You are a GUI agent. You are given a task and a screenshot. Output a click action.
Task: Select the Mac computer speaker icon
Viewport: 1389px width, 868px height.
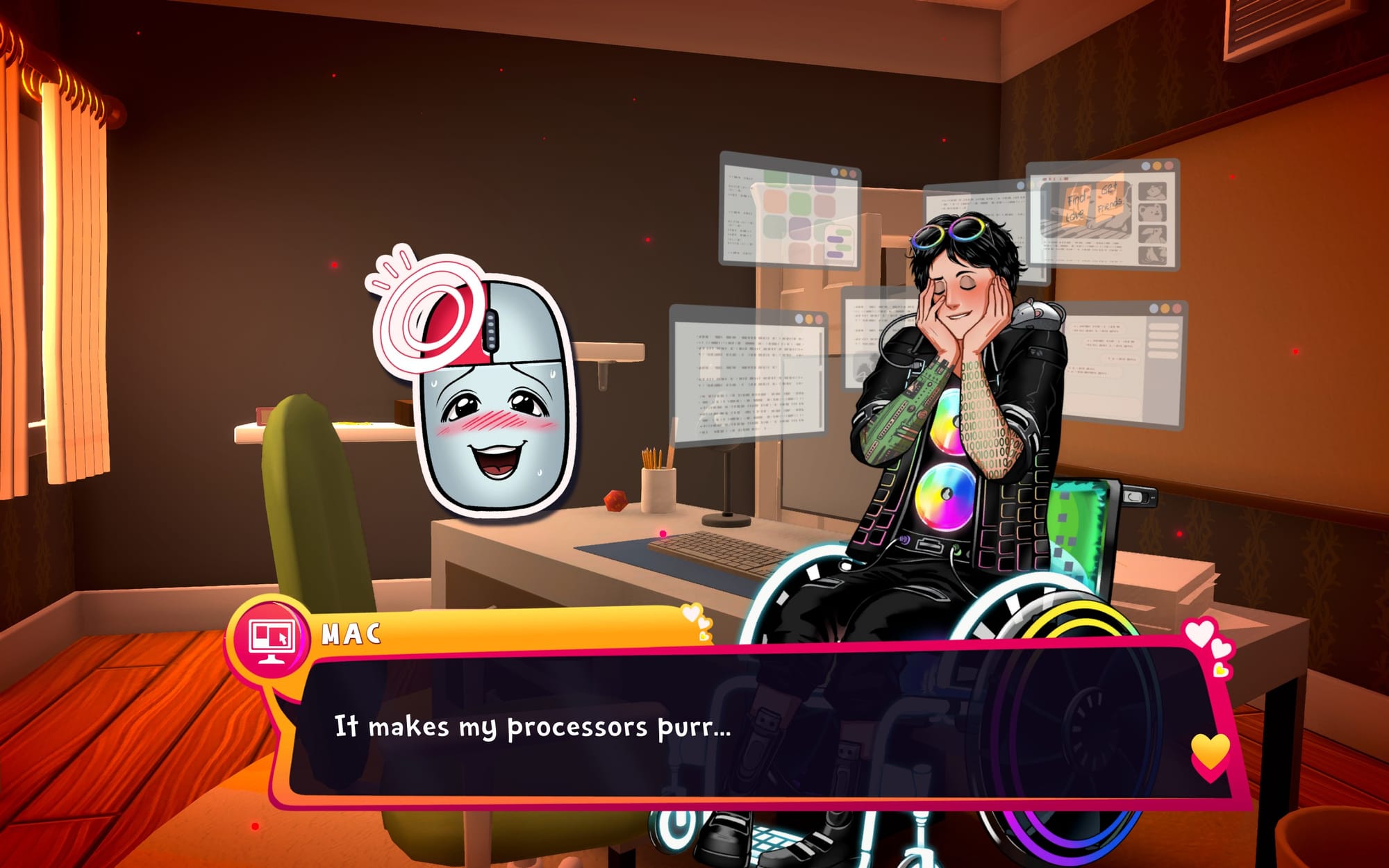[272, 638]
